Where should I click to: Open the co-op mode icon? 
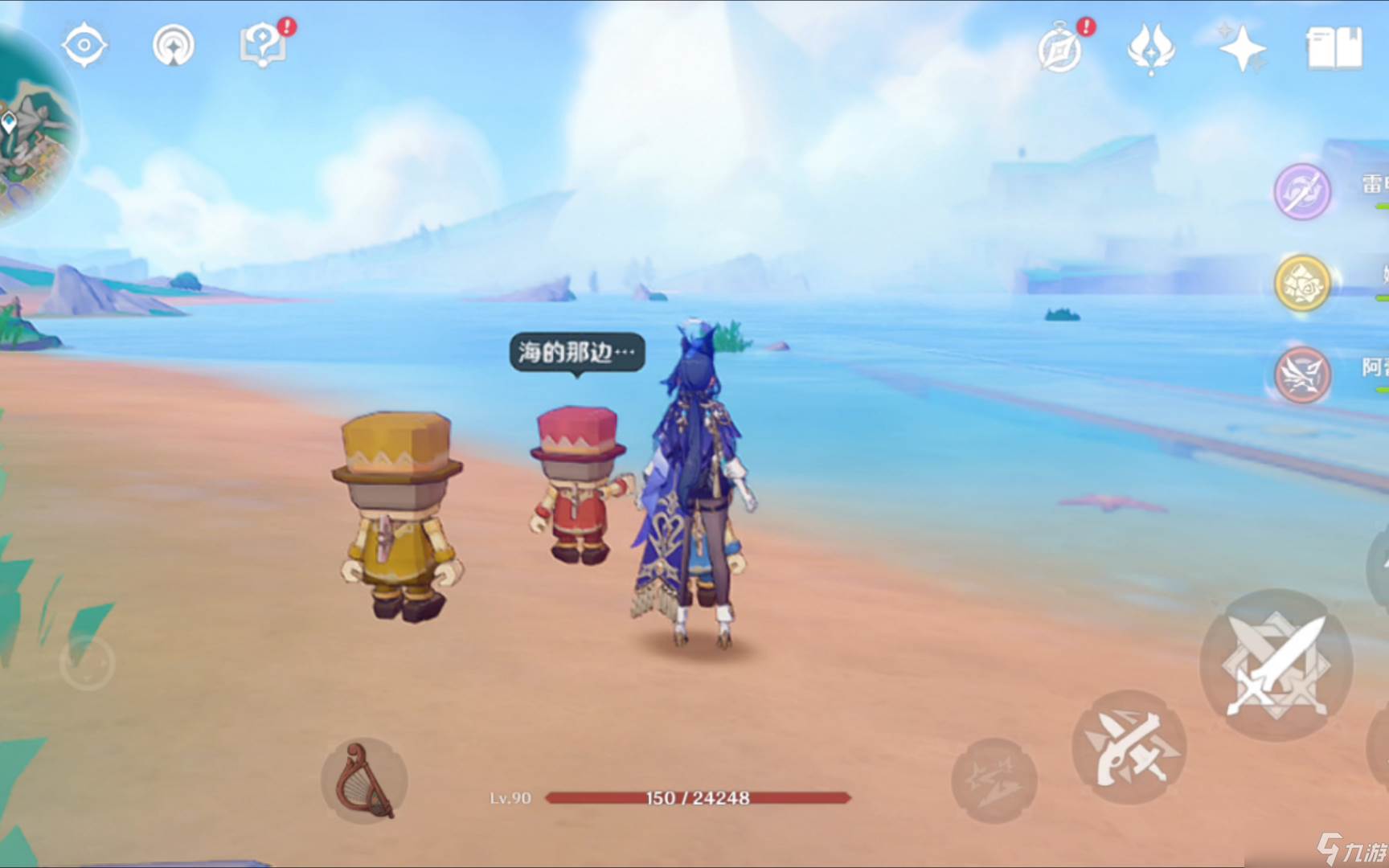tap(174, 45)
